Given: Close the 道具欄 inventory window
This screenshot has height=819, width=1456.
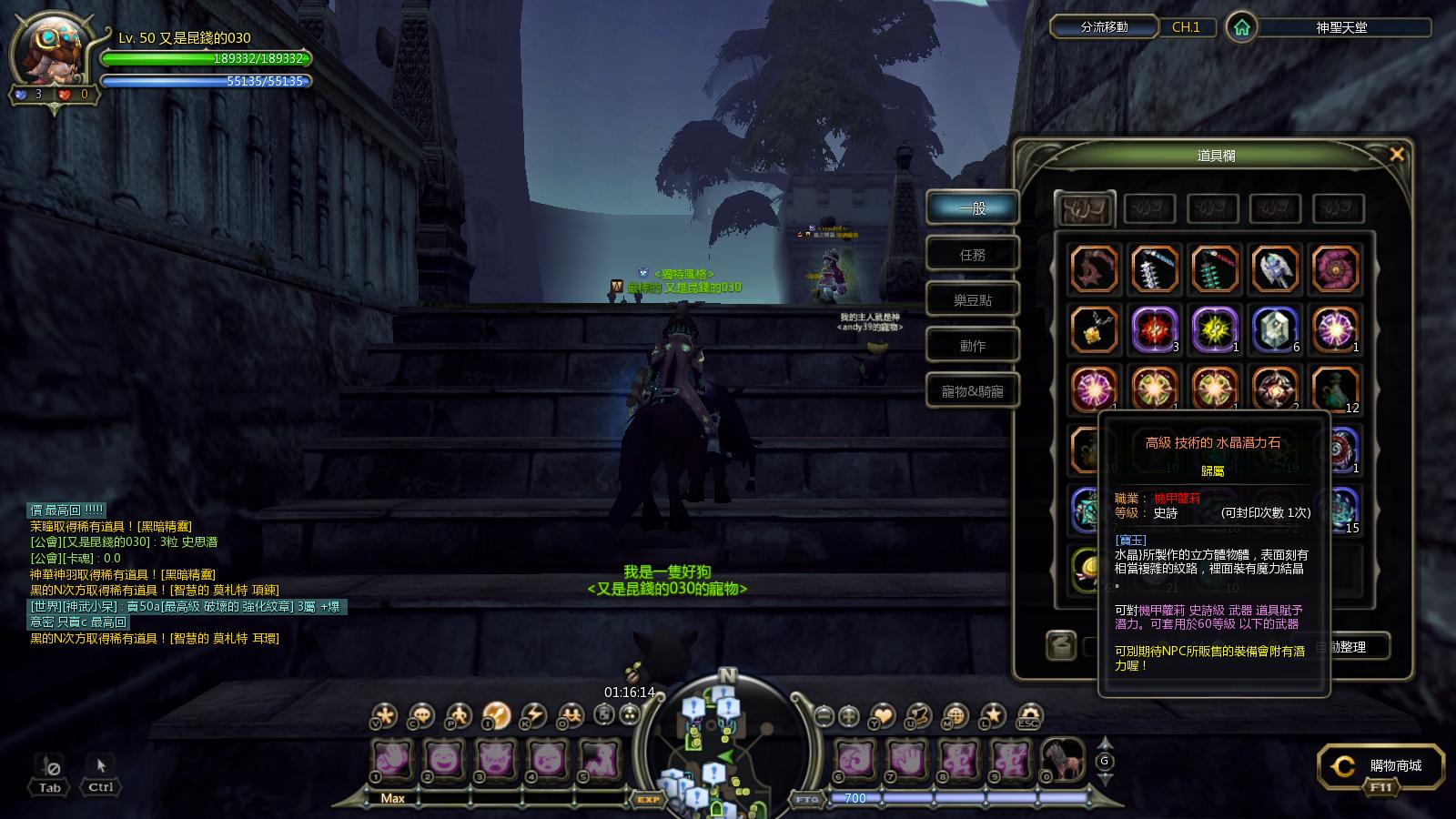Looking at the screenshot, I should (1397, 155).
